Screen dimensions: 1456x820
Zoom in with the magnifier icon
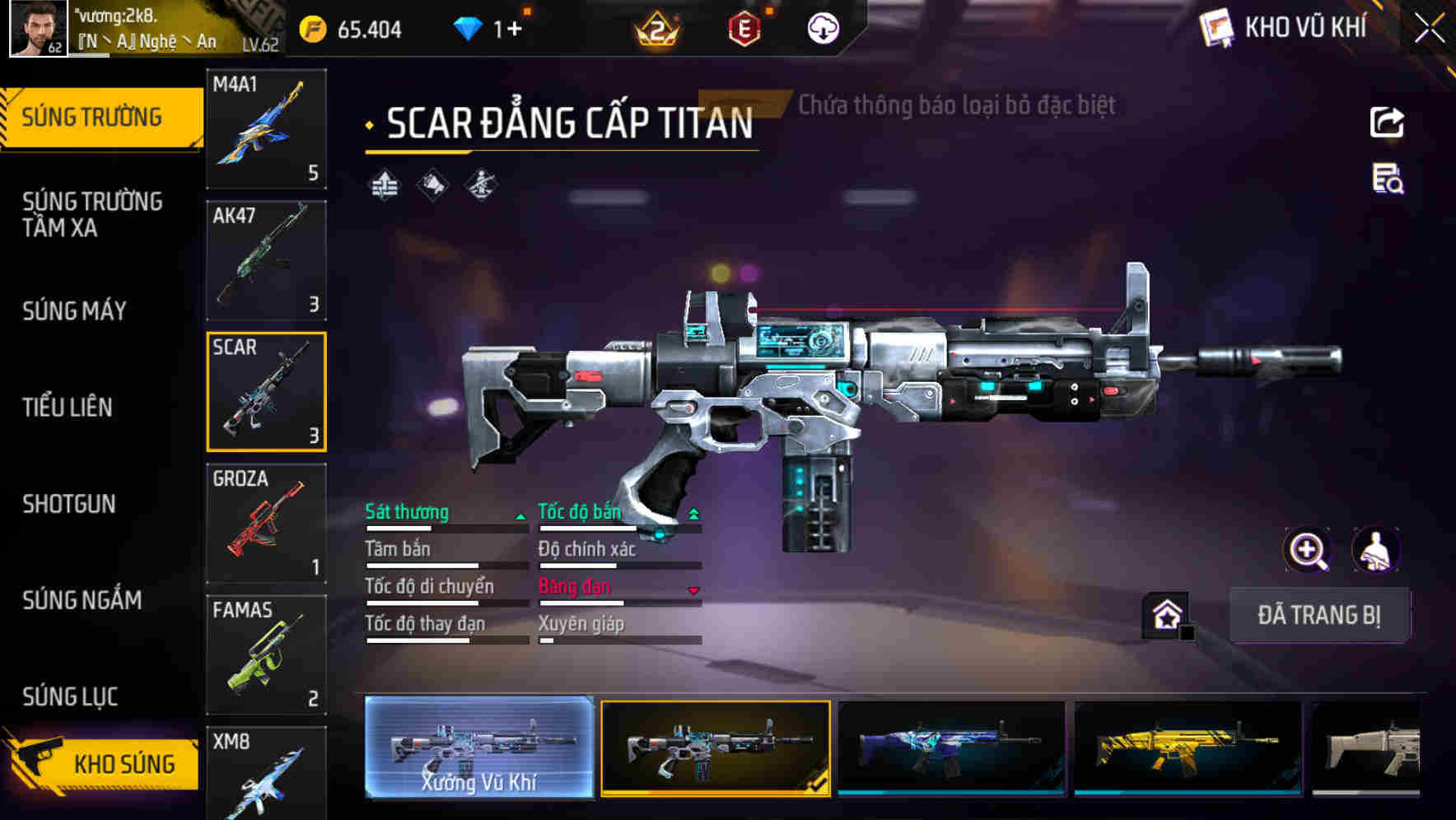tap(1307, 550)
